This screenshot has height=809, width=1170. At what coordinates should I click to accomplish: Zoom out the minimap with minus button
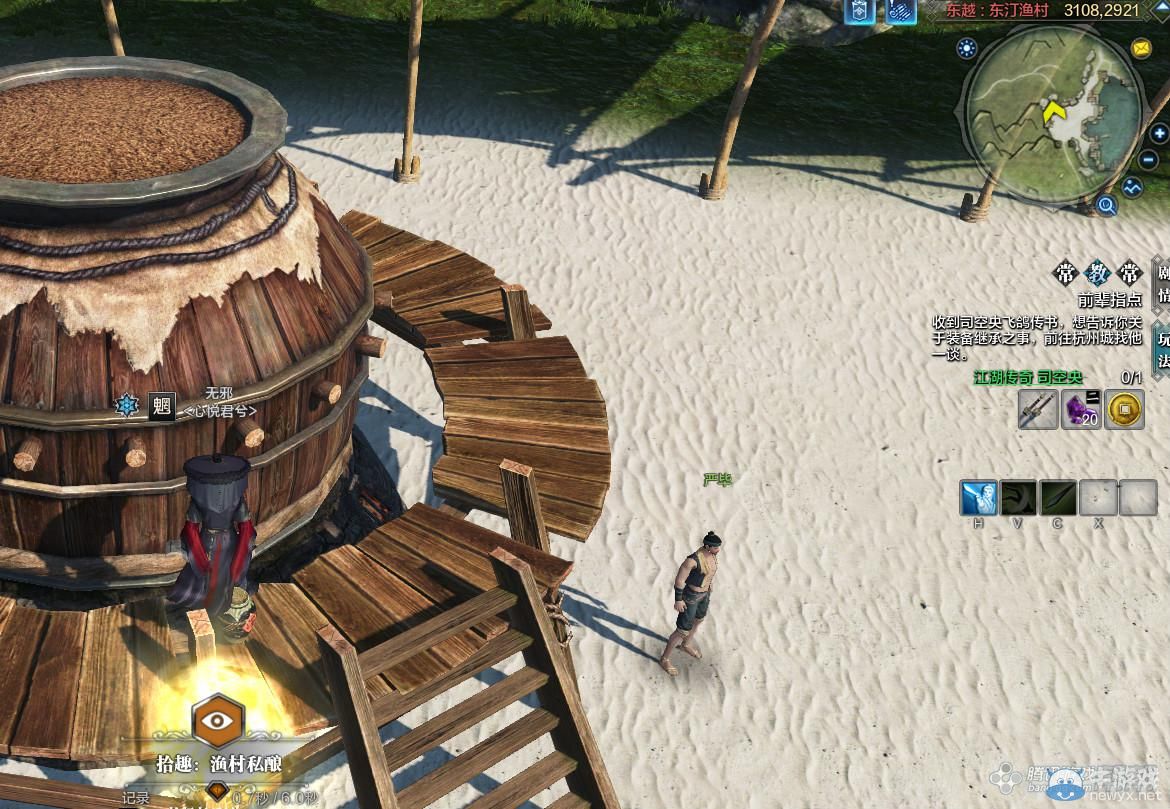pos(1149,160)
